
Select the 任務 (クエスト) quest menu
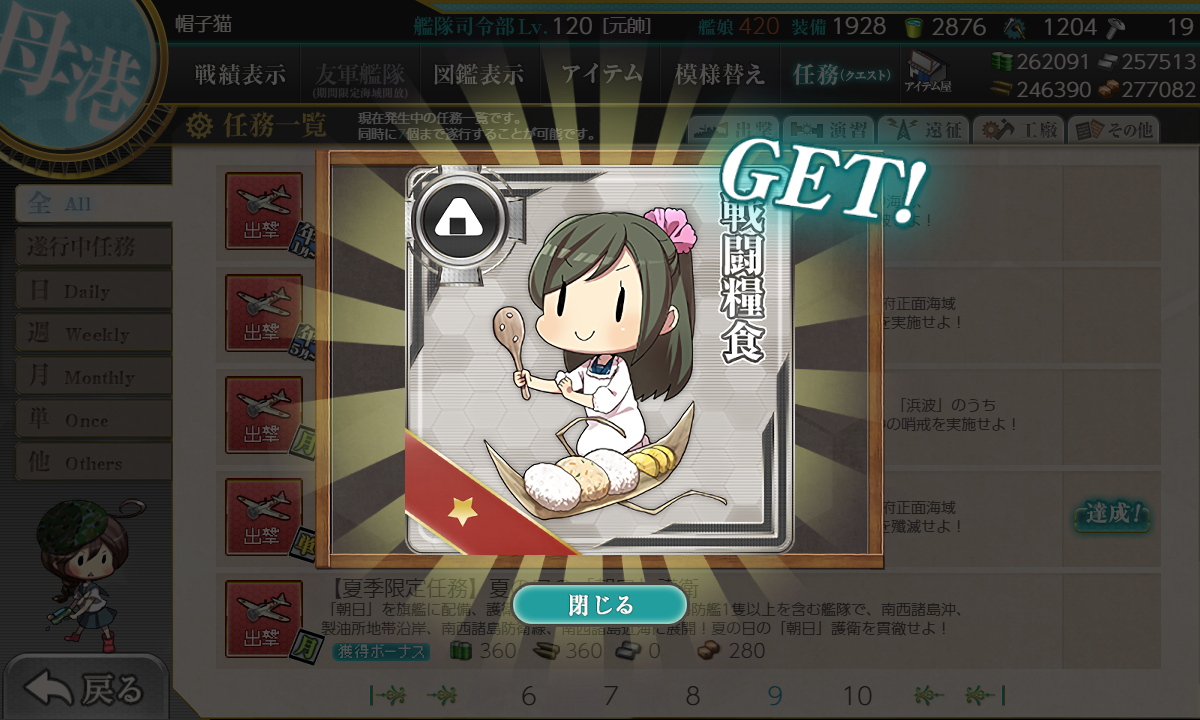click(x=840, y=75)
